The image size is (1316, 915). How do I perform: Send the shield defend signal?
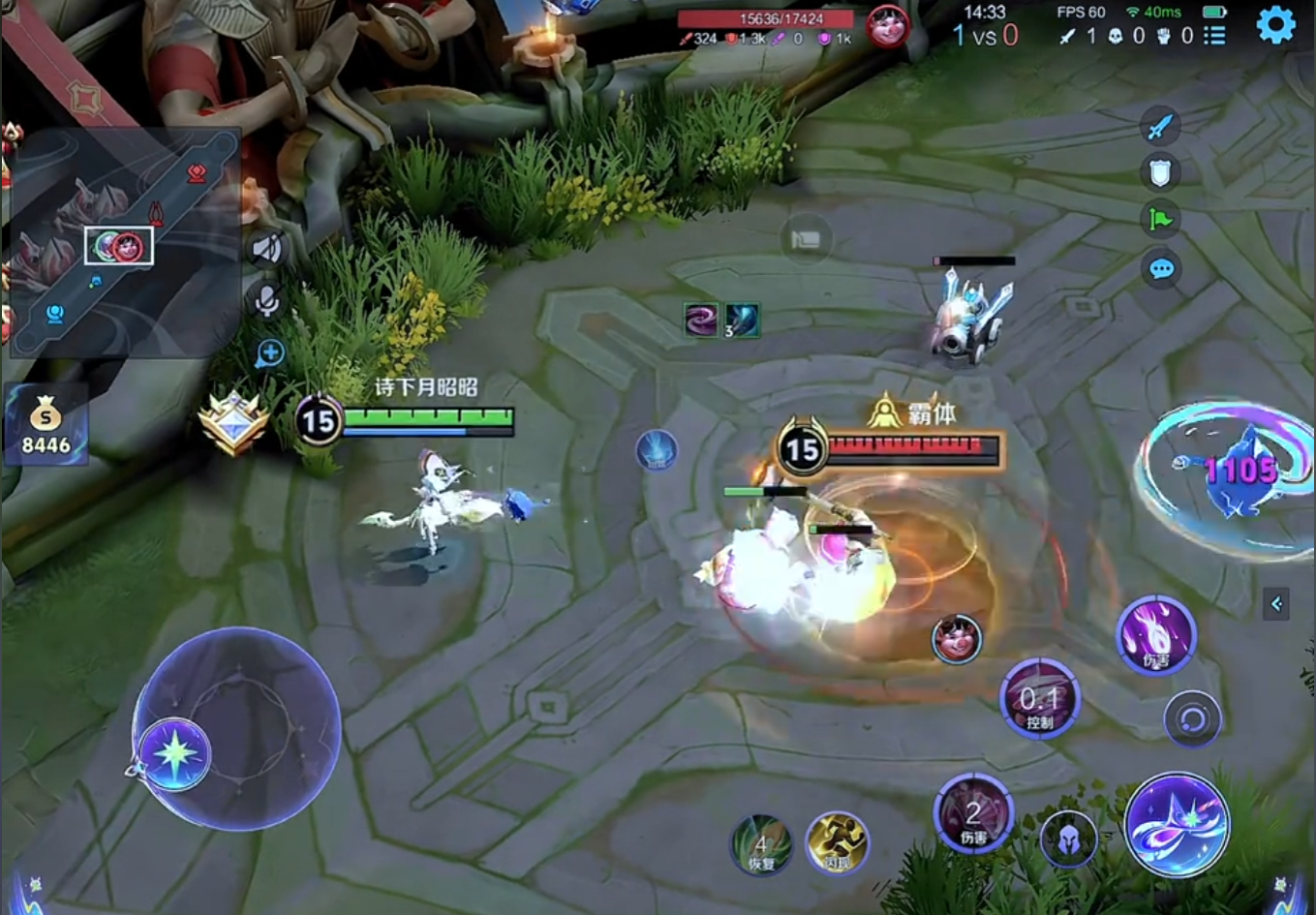[1160, 173]
